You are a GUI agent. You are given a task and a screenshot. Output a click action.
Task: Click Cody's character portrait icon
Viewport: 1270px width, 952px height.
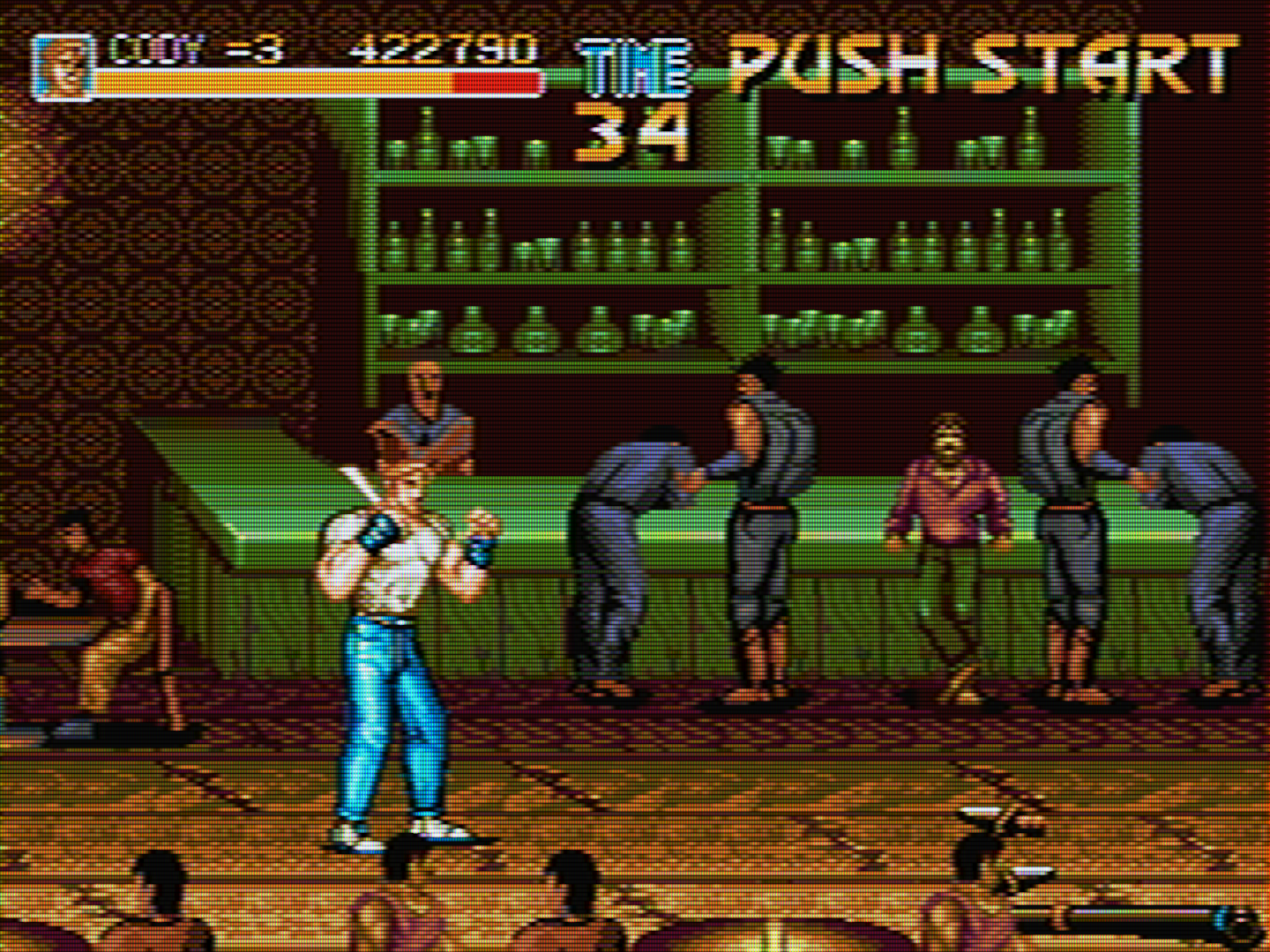[62, 67]
